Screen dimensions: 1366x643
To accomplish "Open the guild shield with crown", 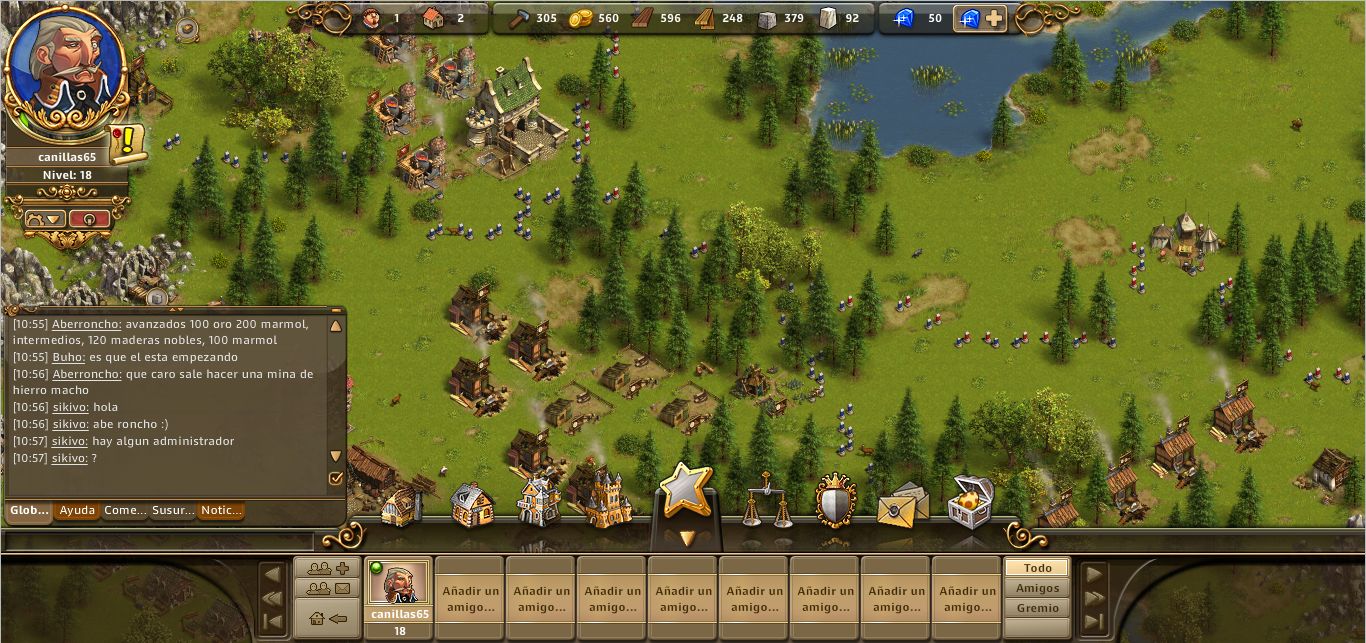I will coord(836,500).
